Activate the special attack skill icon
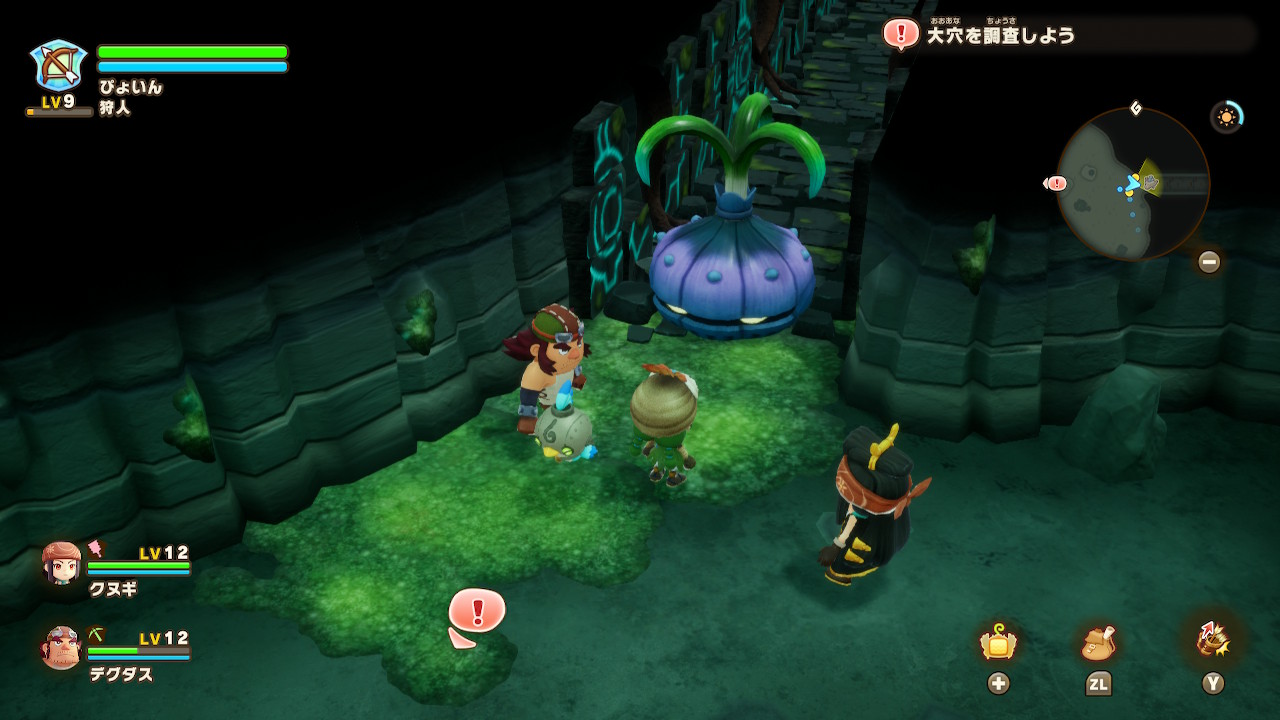 point(1212,641)
